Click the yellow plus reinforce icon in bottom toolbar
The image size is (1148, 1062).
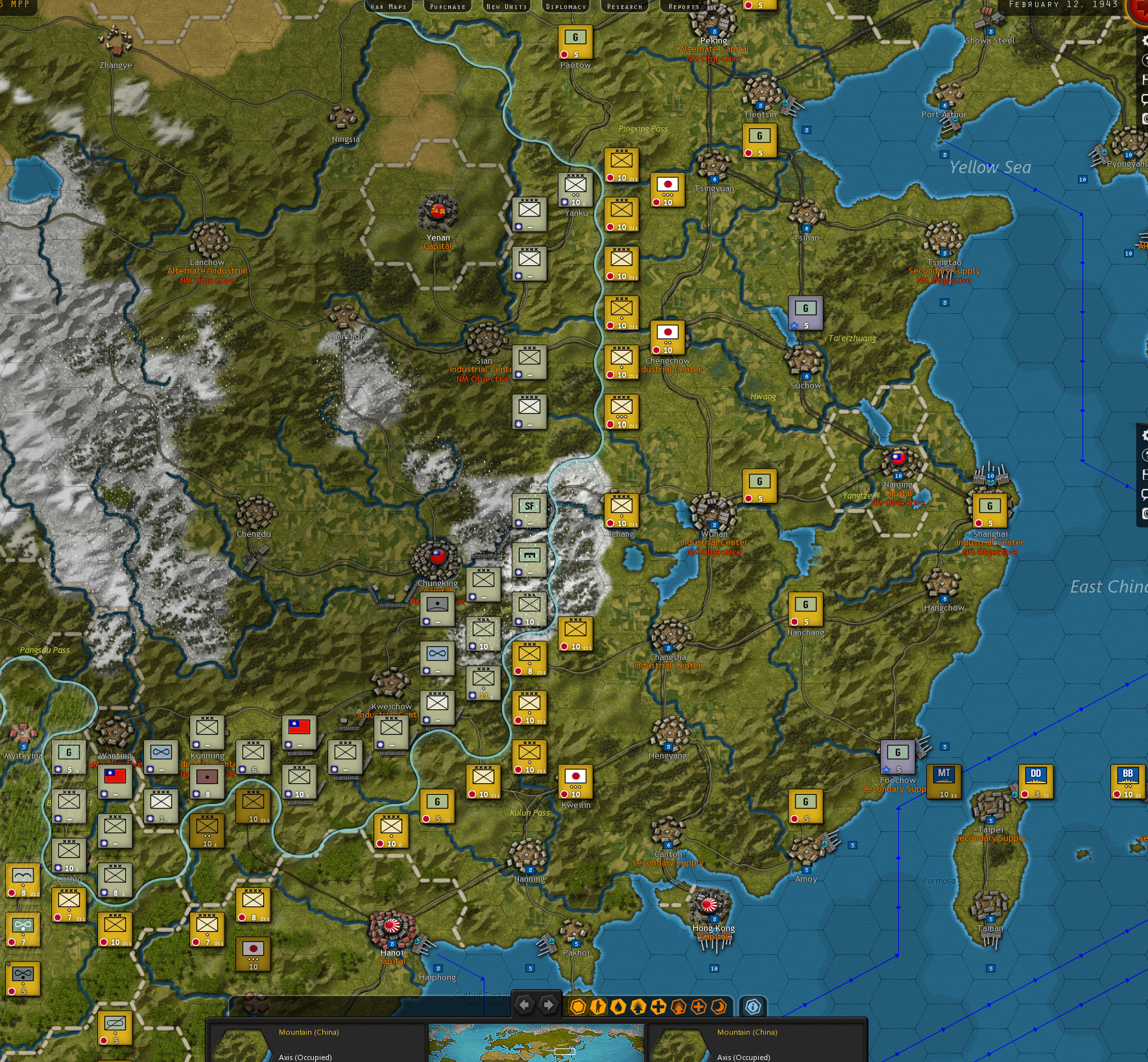(658, 1006)
